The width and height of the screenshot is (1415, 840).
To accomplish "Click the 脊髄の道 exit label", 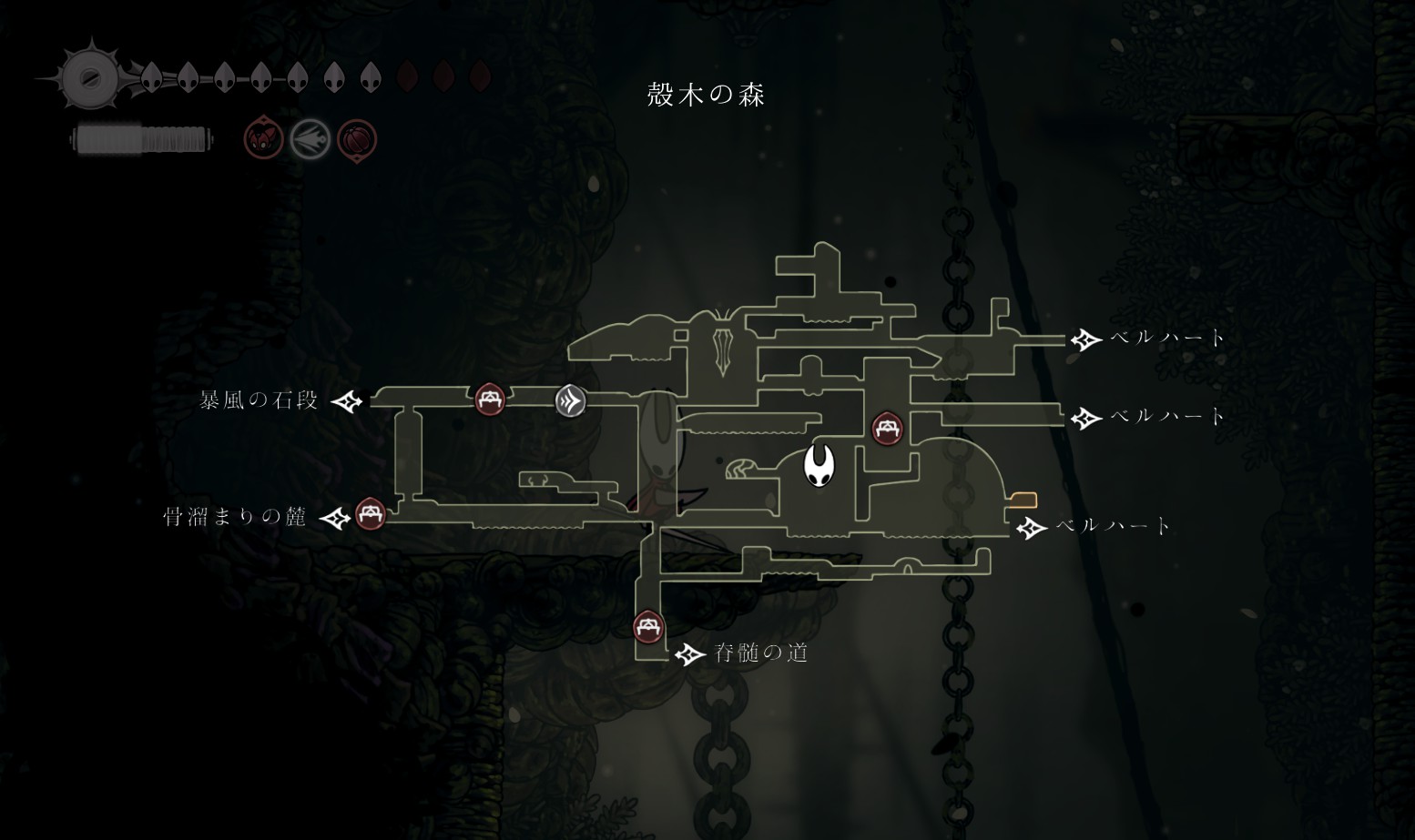I will (x=761, y=653).
